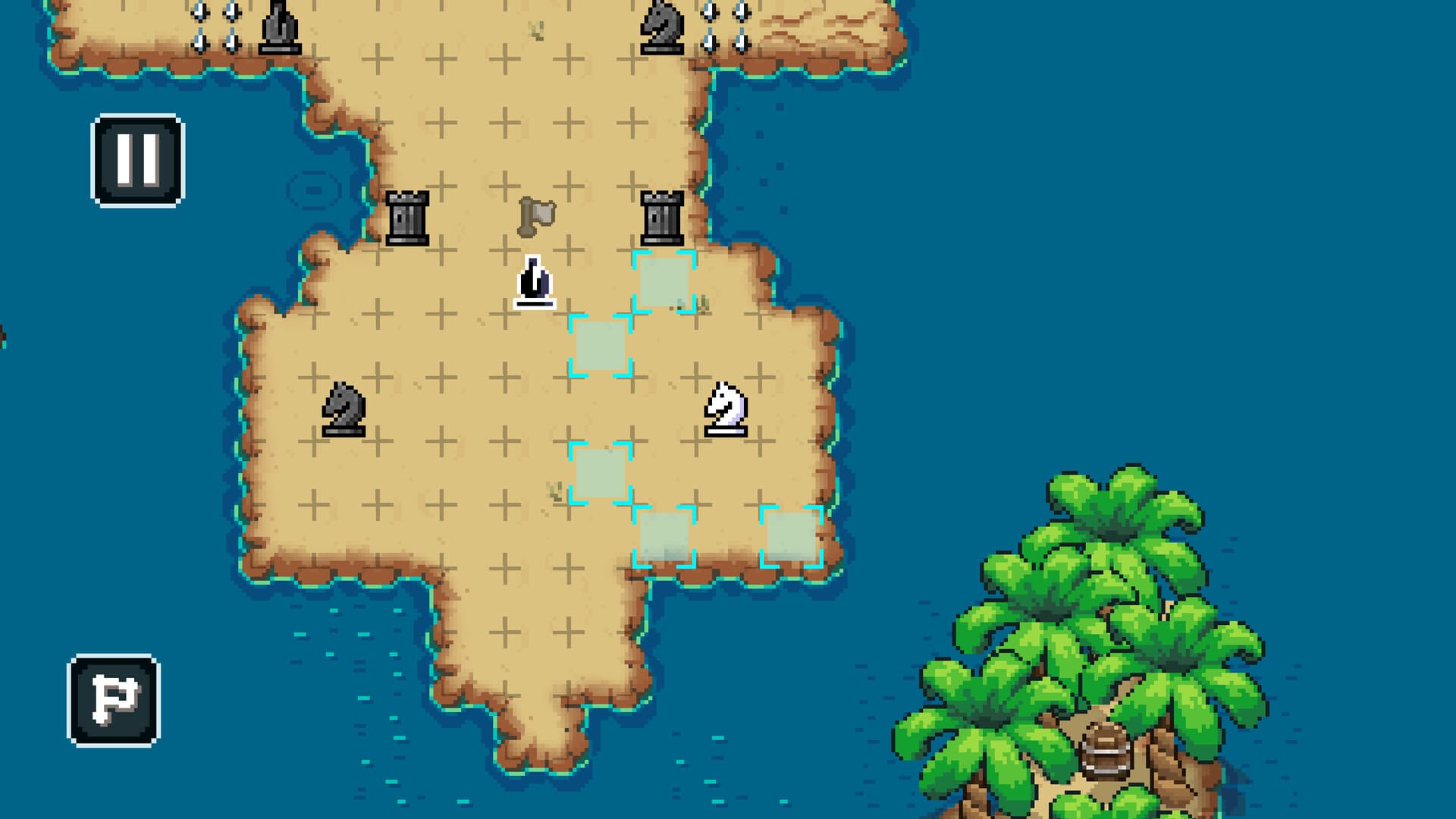This screenshot has width=1456, height=819.
Task: Move to the highlighted square beside the right rook
Action: click(x=665, y=283)
